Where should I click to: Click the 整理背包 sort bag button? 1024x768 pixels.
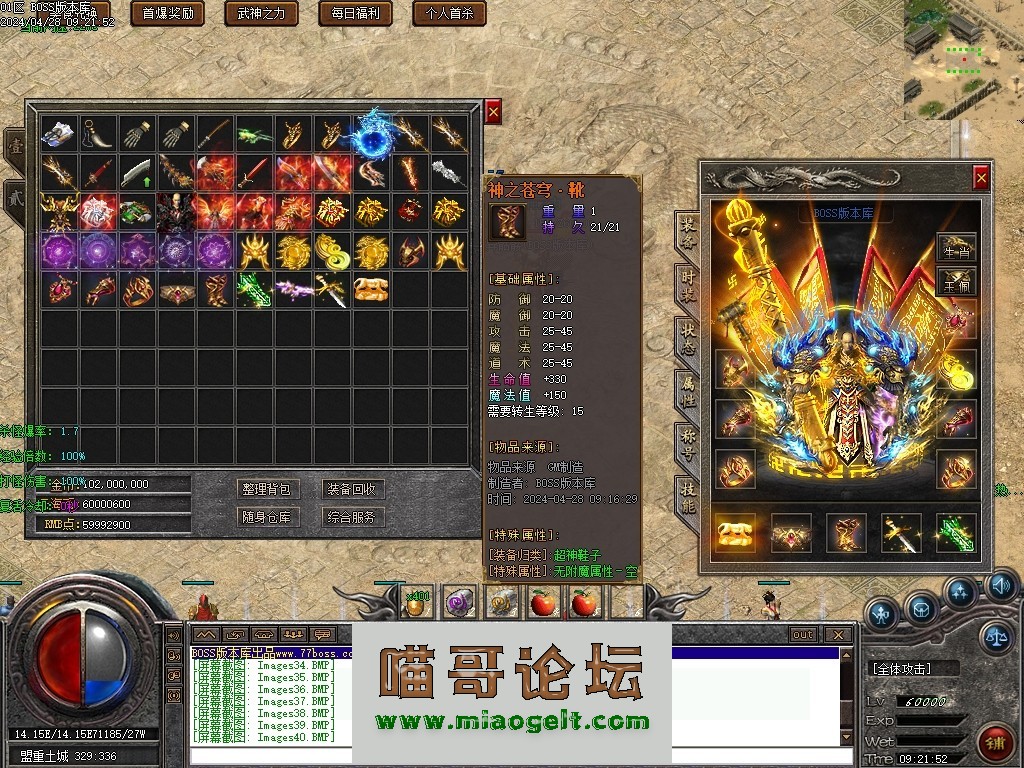point(266,489)
